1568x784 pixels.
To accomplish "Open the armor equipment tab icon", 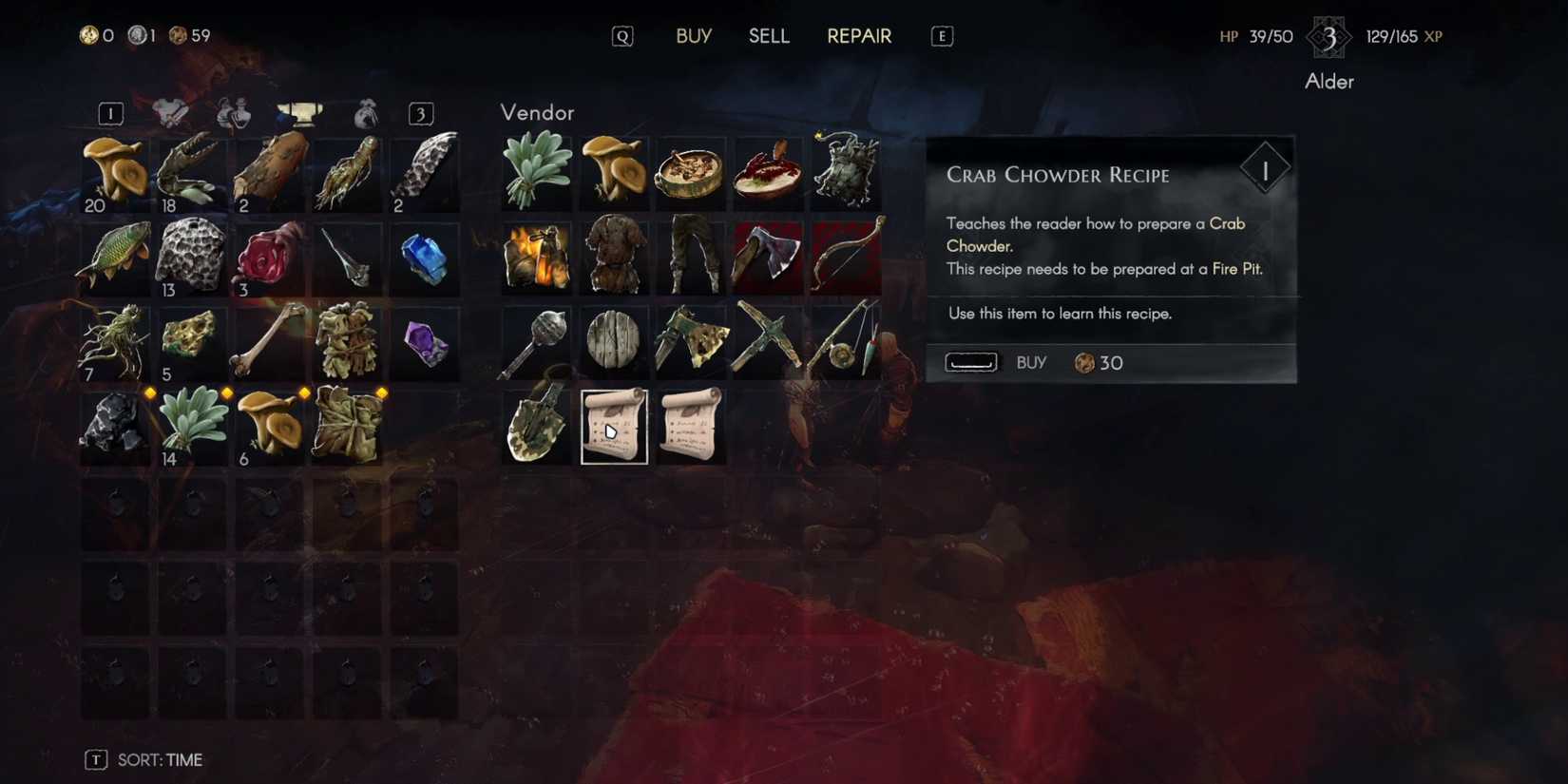I will pyautogui.click(x=171, y=113).
